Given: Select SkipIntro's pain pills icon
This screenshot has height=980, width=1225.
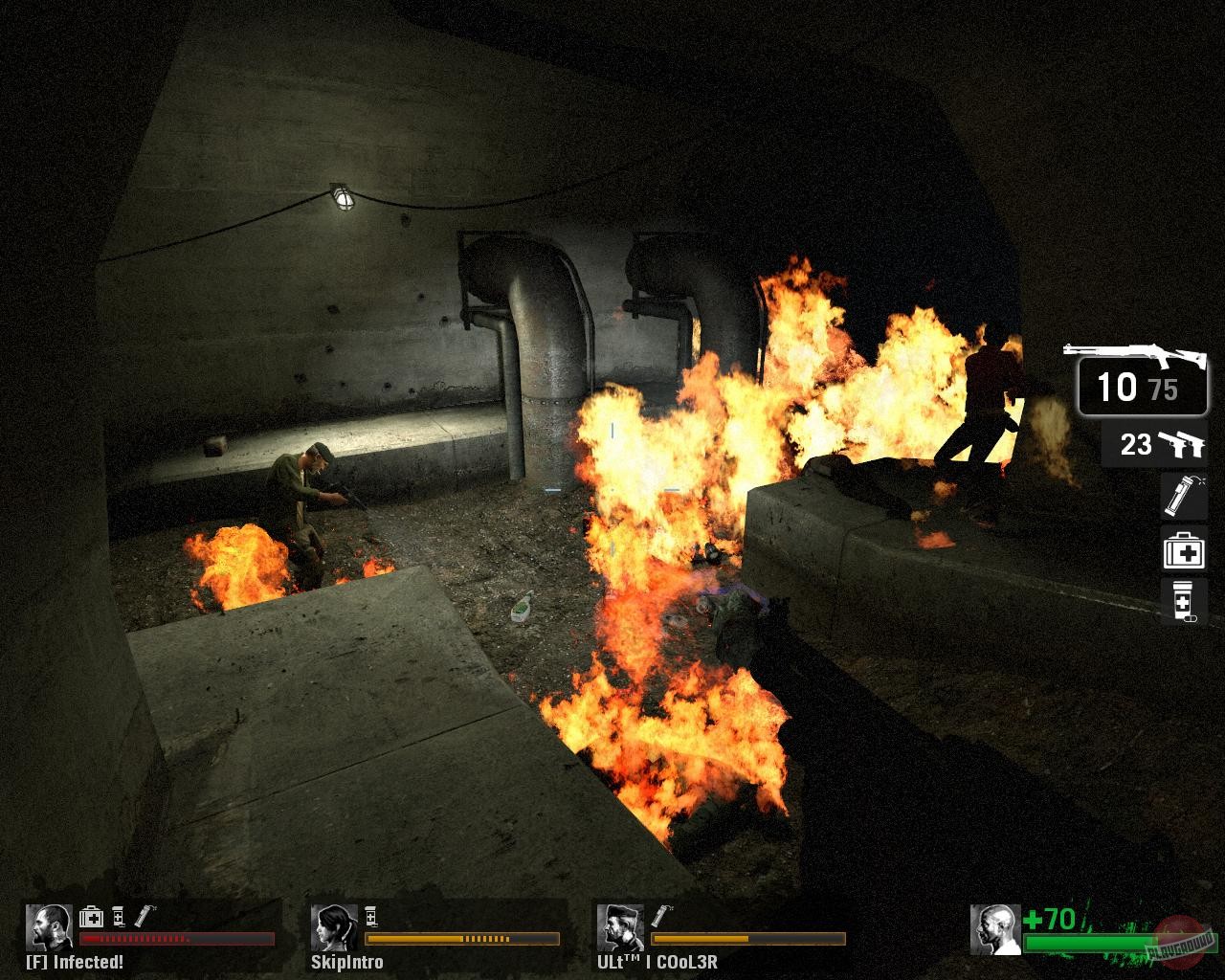Looking at the screenshot, I should tap(373, 916).
